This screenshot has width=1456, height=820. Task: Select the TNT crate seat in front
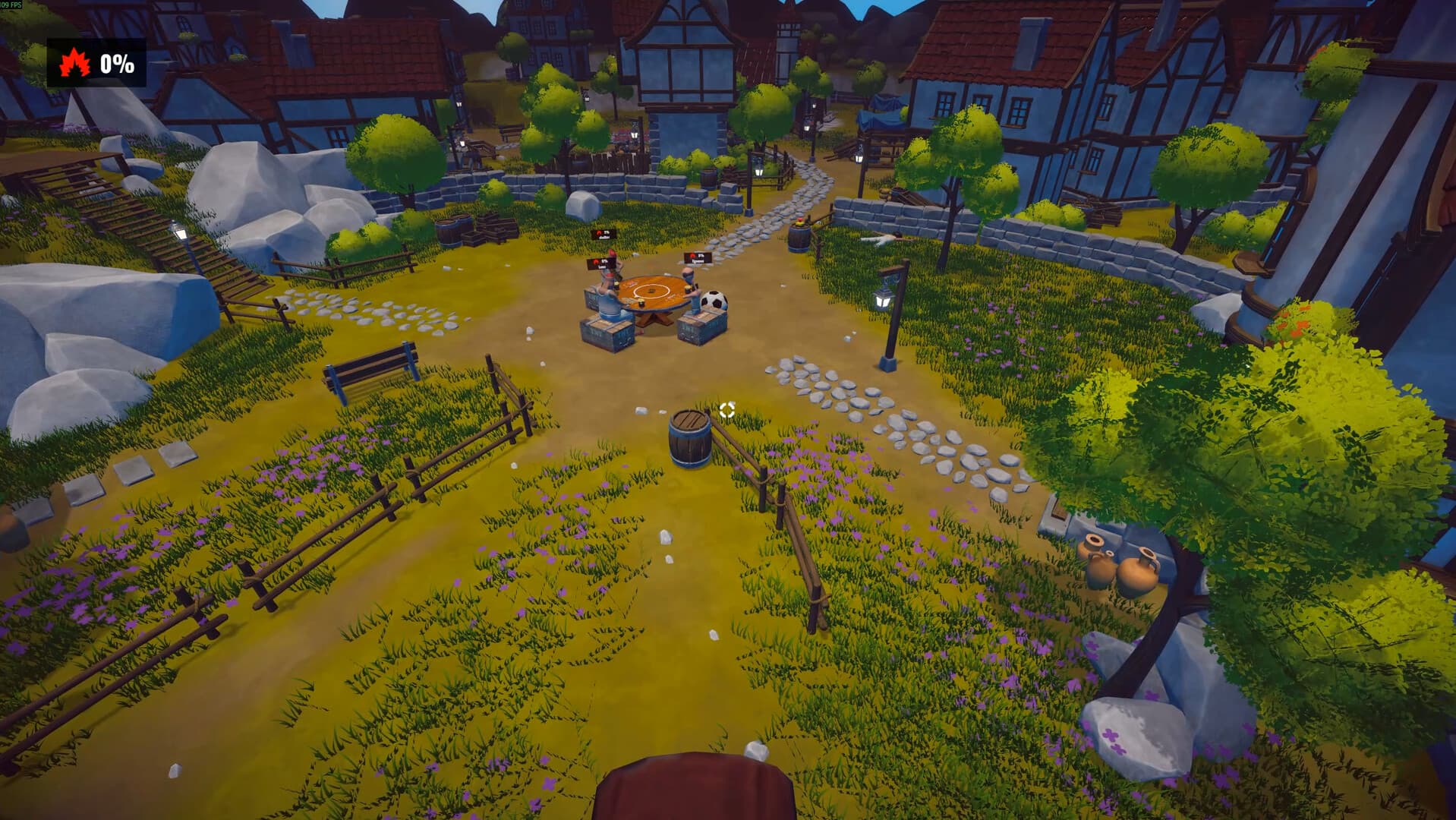click(x=605, y=333)
